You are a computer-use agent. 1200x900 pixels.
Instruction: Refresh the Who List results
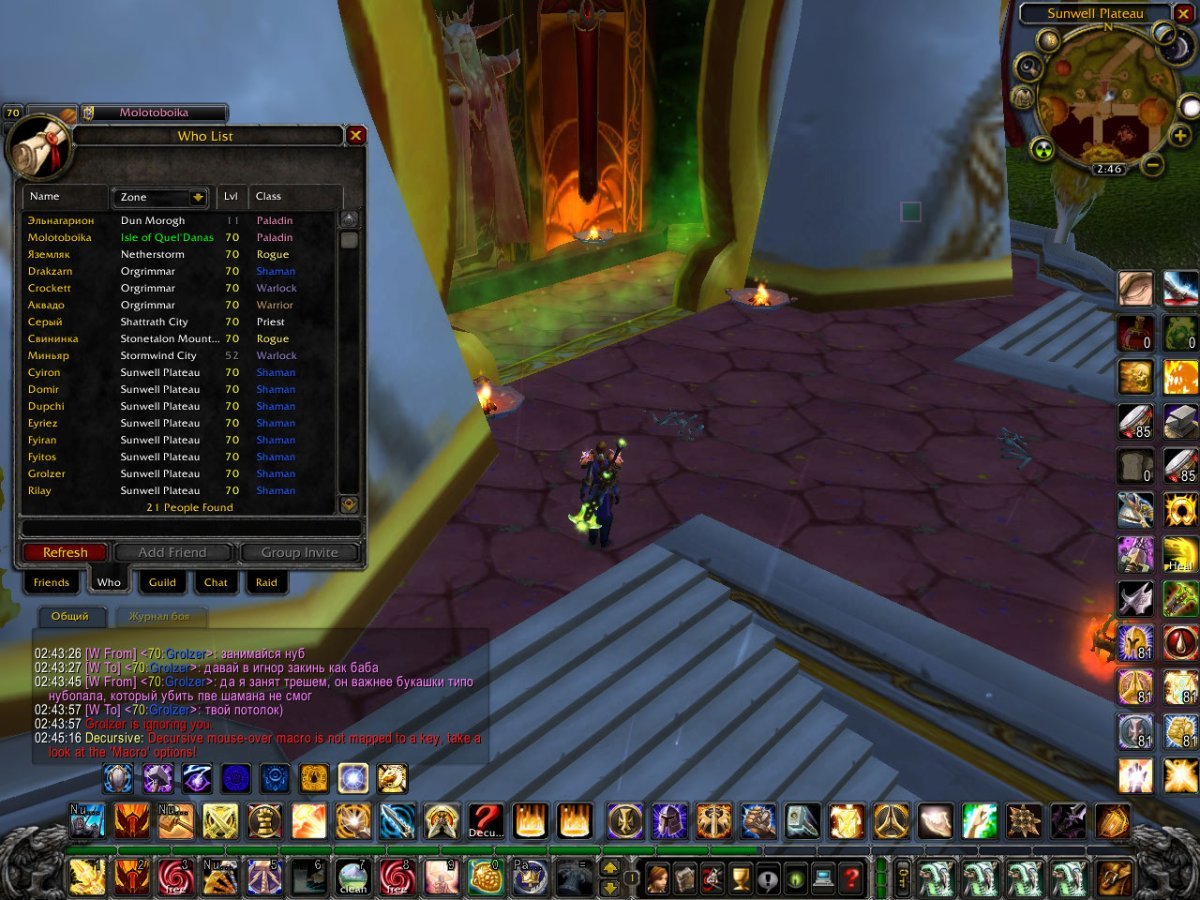pos(65,552)
